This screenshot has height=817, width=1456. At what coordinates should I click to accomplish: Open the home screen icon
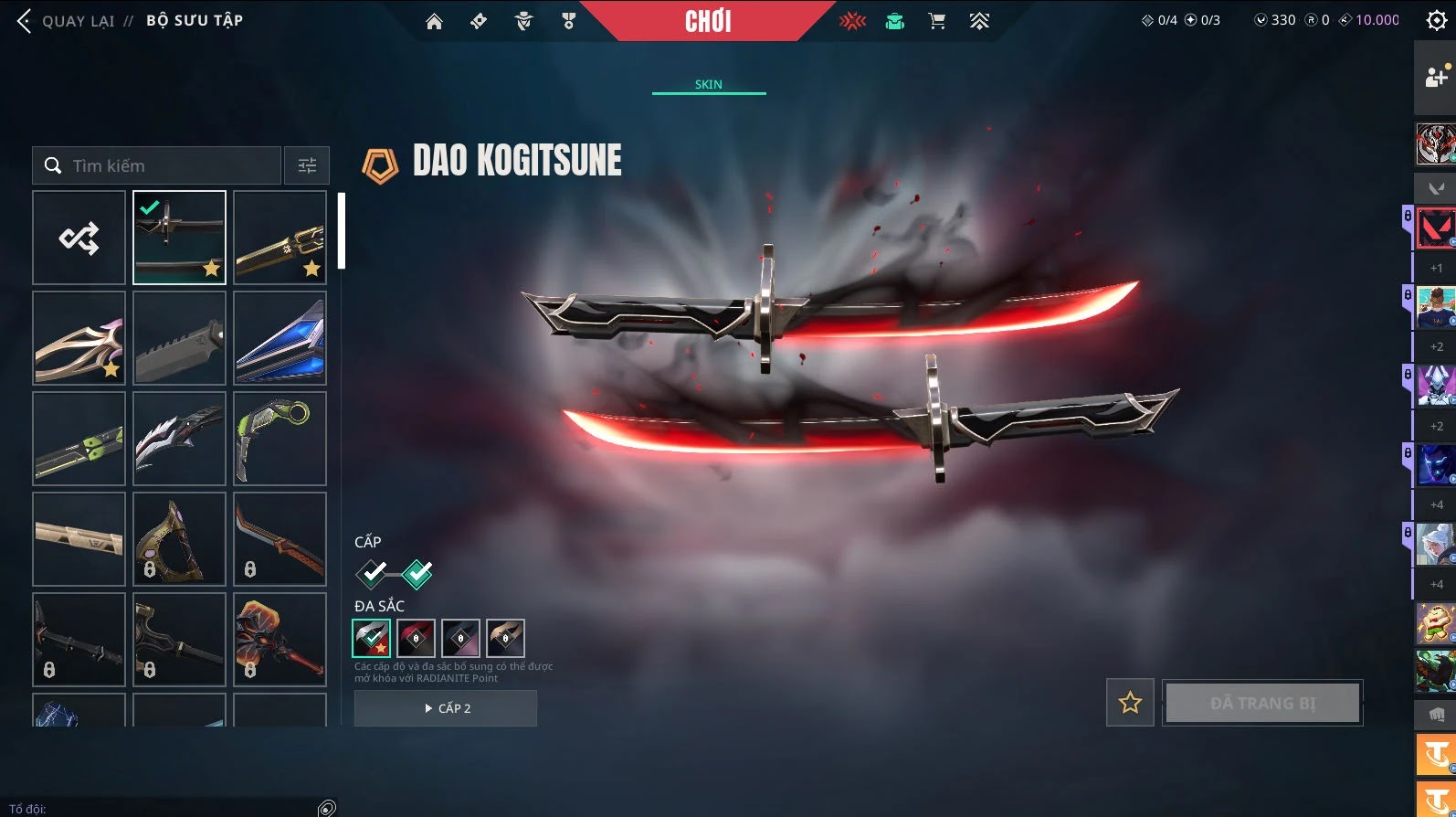(x=434, y=21)
